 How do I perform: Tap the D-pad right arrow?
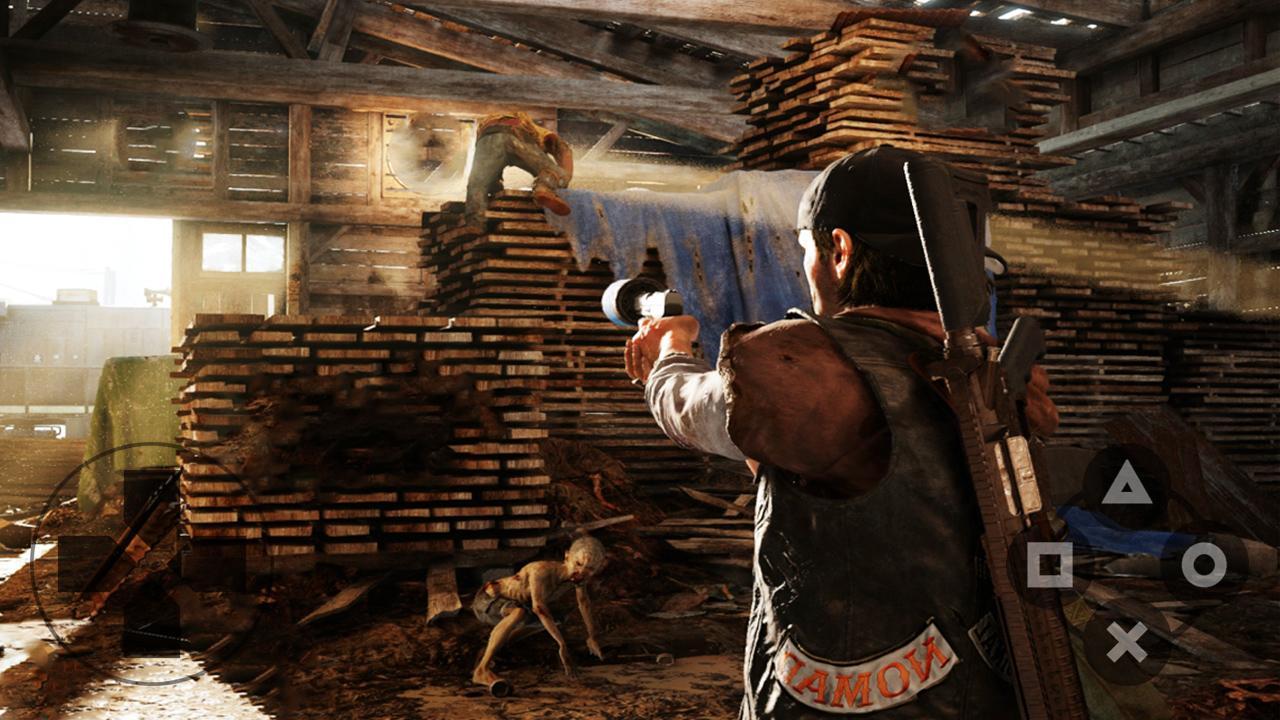click(215, 563)
